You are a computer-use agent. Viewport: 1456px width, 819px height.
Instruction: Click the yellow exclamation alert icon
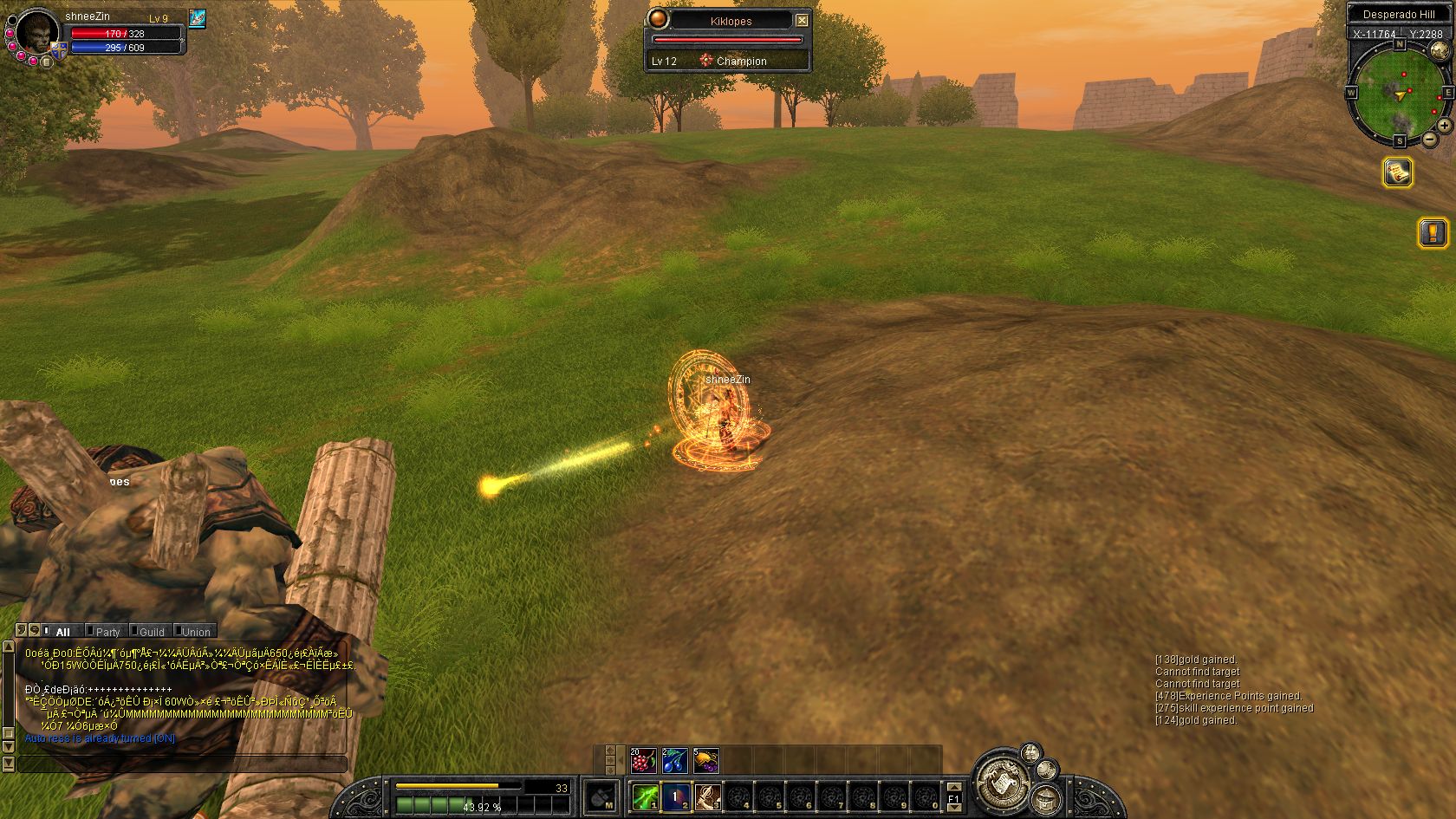[x=1433, y=232]
